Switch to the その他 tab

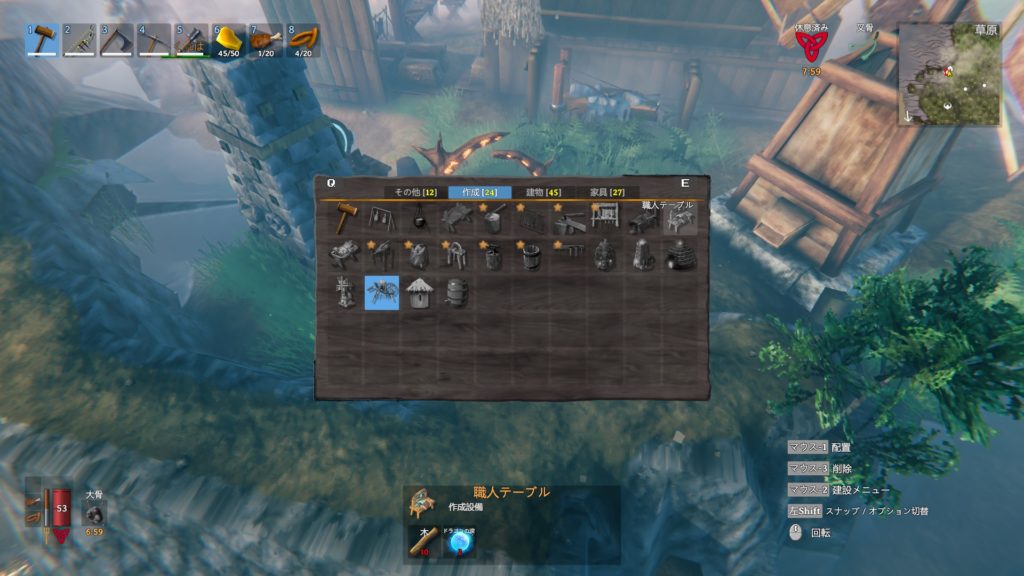coord(413,192)
